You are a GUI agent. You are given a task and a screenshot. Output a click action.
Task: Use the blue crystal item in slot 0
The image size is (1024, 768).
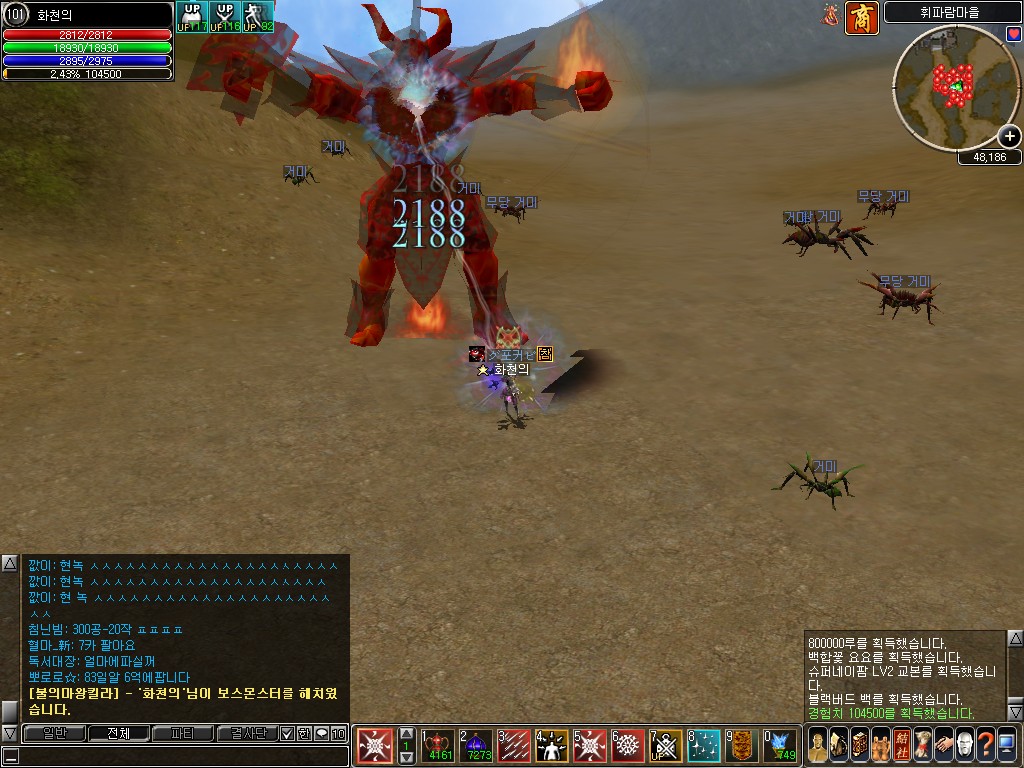click(x=779, y=746)
